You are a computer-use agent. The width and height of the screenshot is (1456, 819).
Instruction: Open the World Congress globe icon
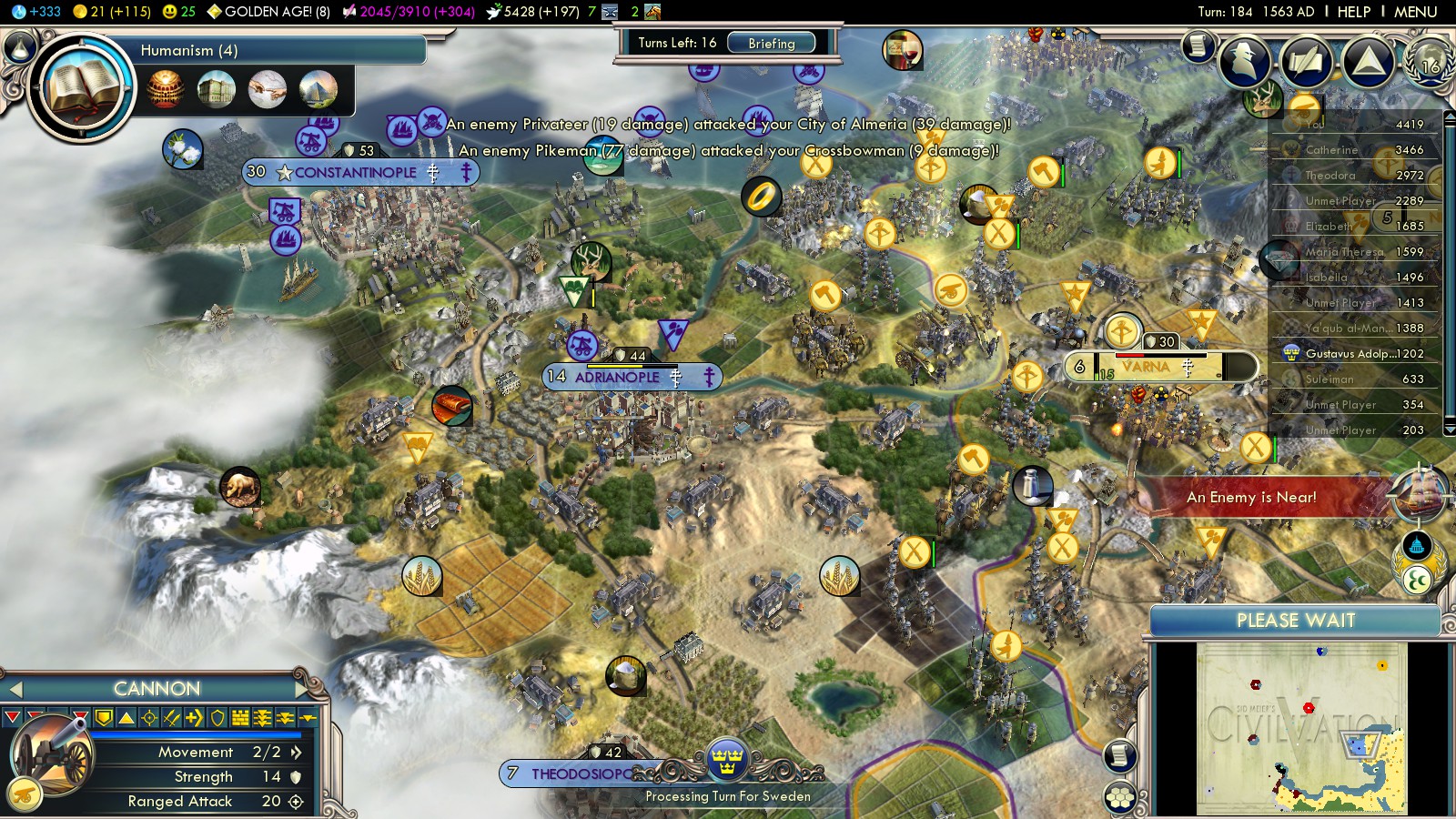1430,60
